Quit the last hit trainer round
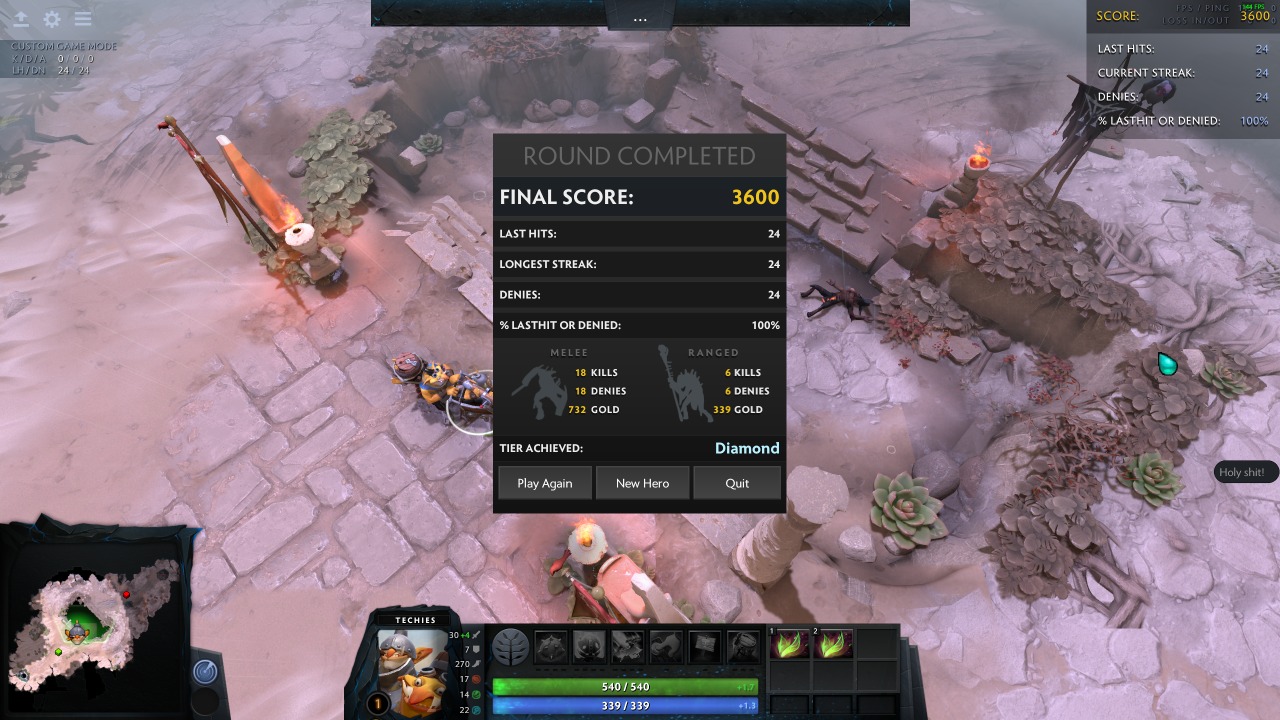 coord(737,483)
